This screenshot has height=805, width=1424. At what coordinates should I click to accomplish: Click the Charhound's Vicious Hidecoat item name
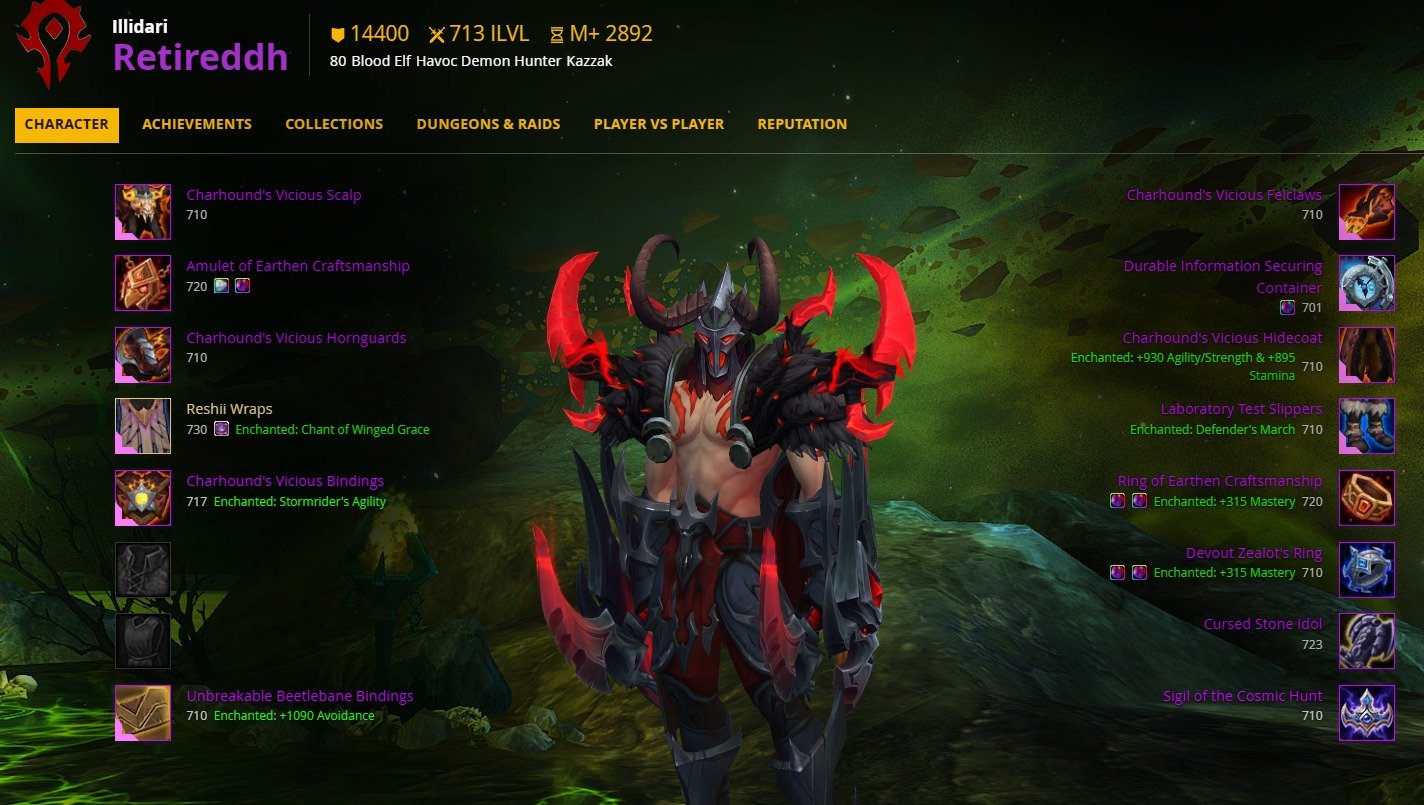(1222, 337)
